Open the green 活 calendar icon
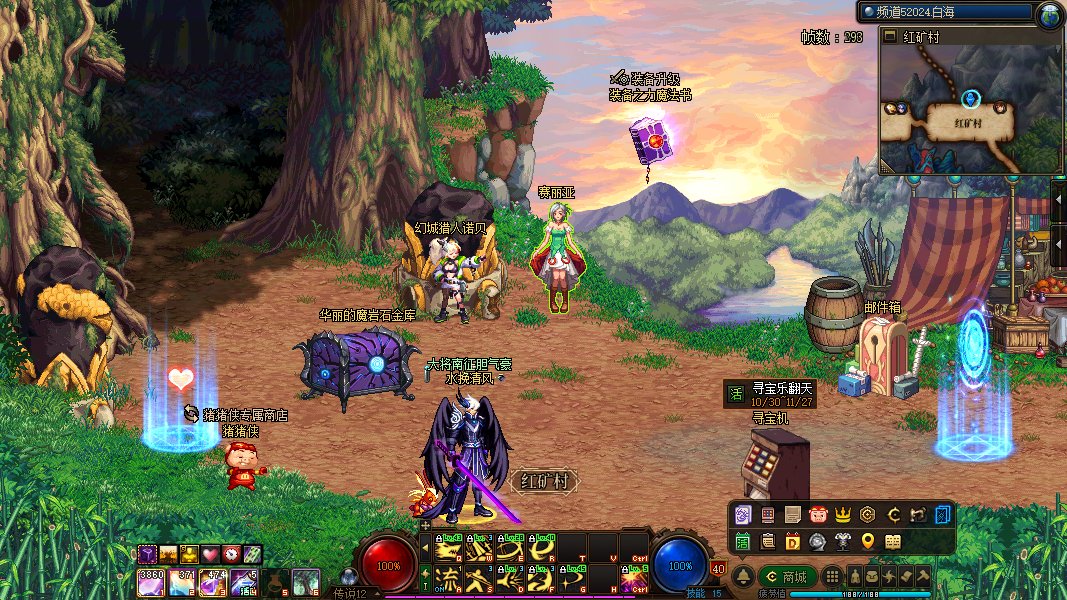This screenshot has height=600, width=1067. [x=743, y=542]
